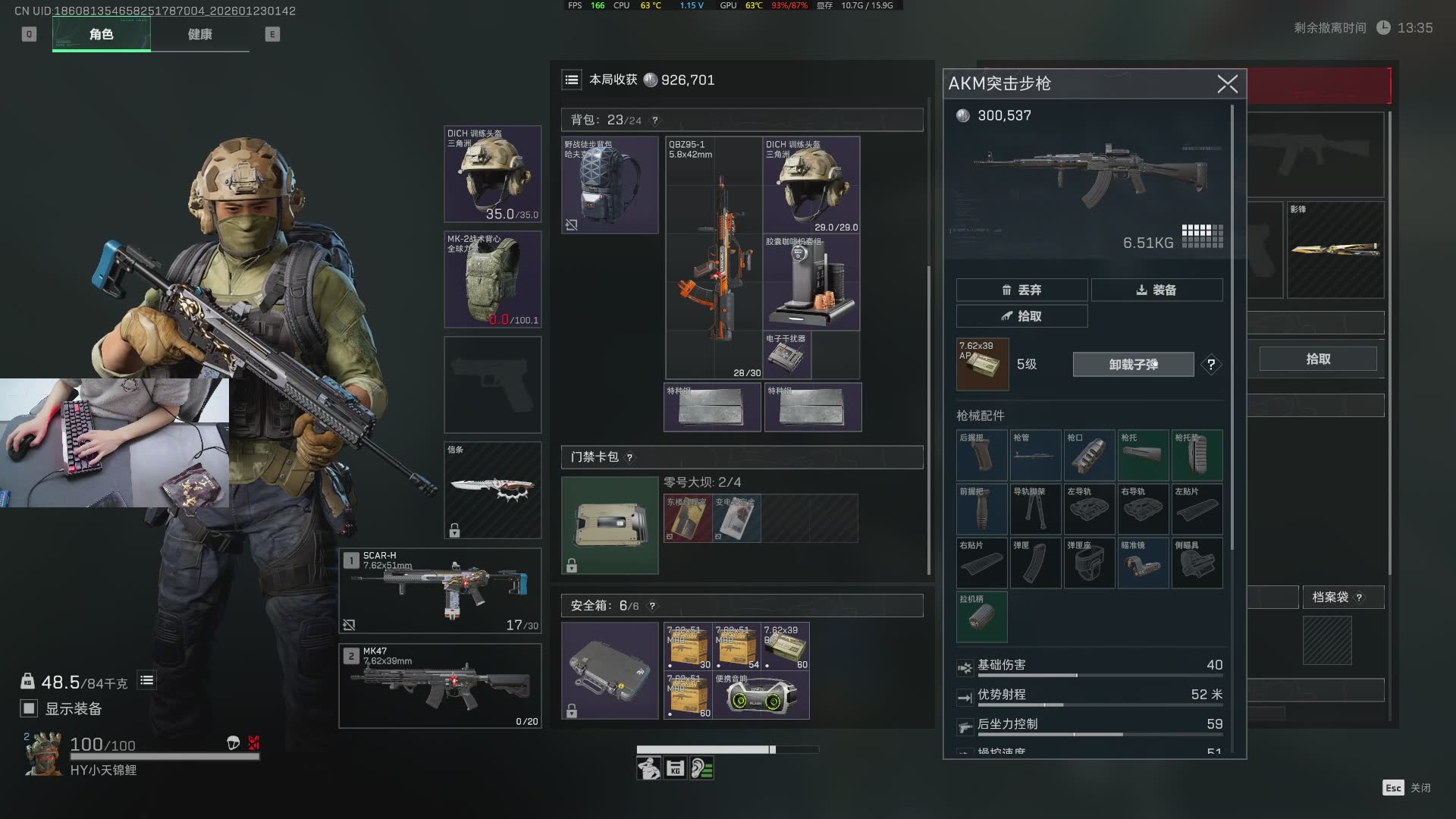1456x819 pixels.
Task: Select the MK47 secondary weapon slot
Action: tap(440, 686)
